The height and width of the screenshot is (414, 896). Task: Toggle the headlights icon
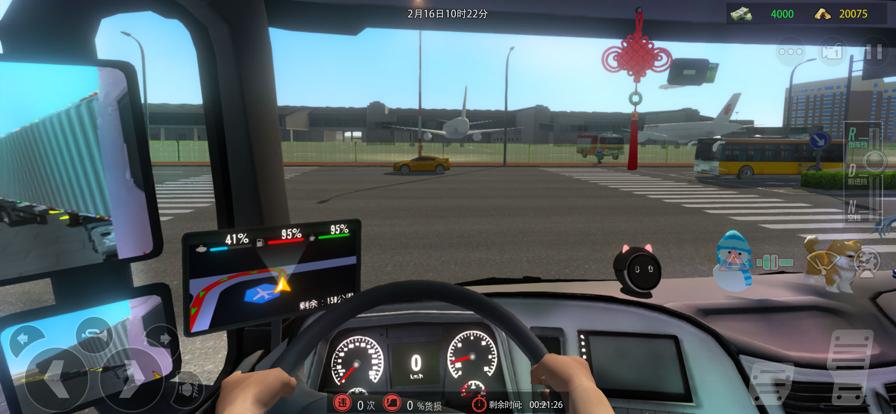[x=186, y=389]
